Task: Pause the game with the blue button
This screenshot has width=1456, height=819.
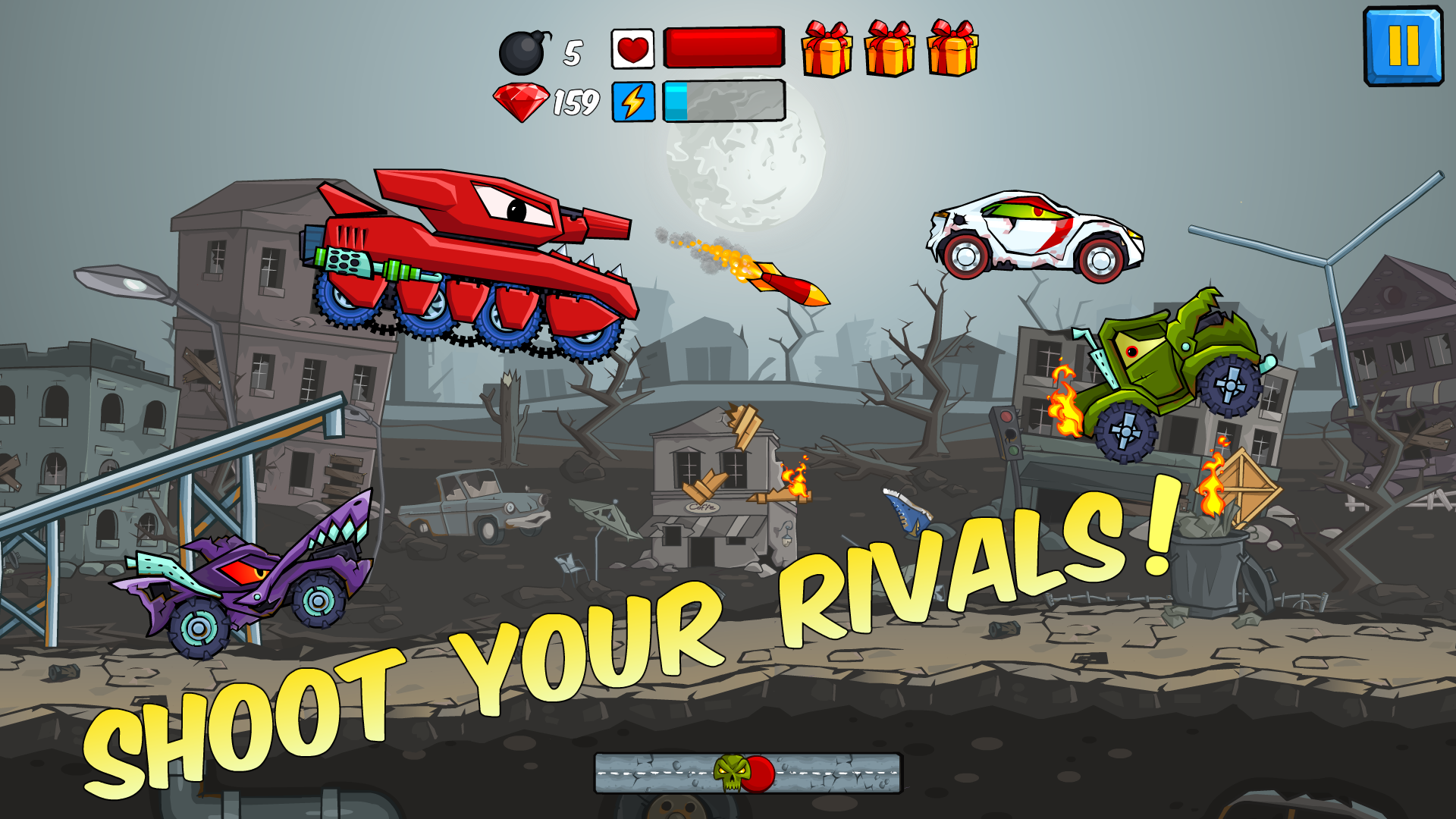Action: pos(1403,46)
